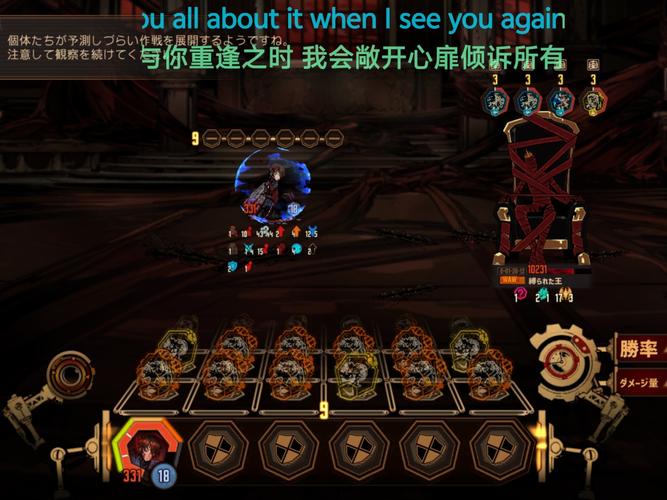Viewport: 667px width, 500px height.
Task: Choose the ダメージ量 damage auto-select button
Action: pyautogui.click(x=640, y=382)
